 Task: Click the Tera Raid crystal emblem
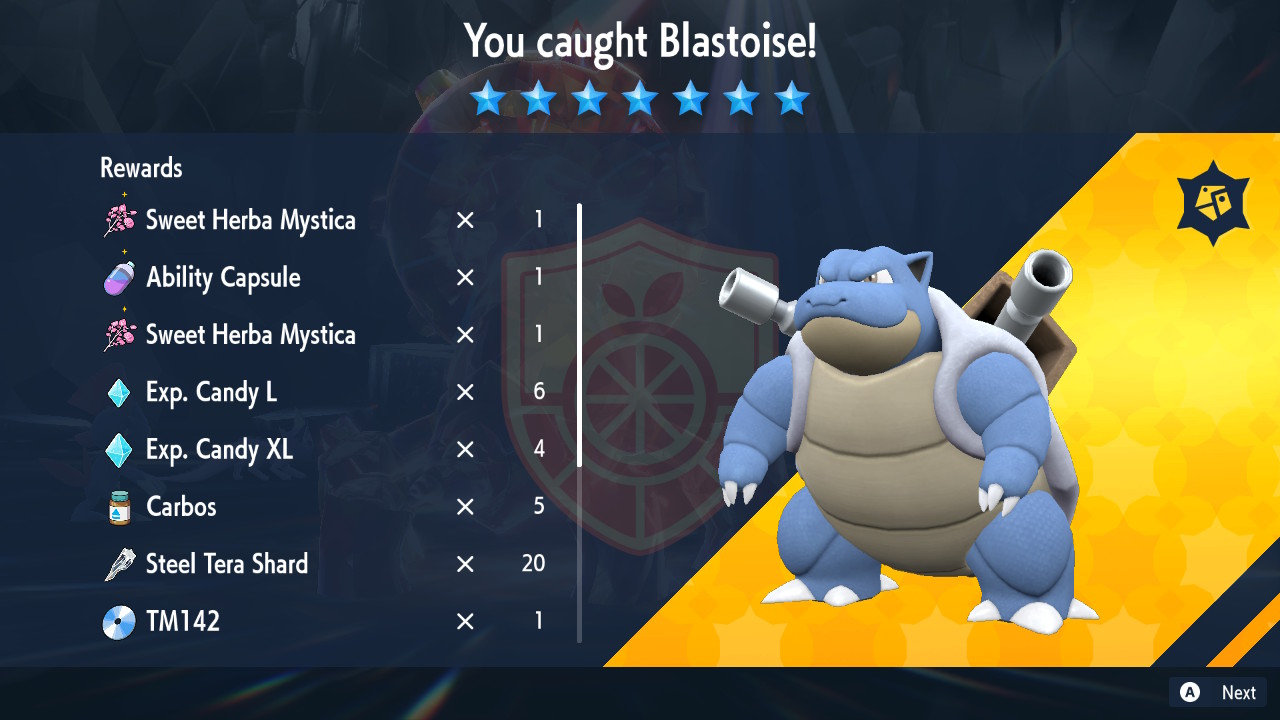point(1212,203)
